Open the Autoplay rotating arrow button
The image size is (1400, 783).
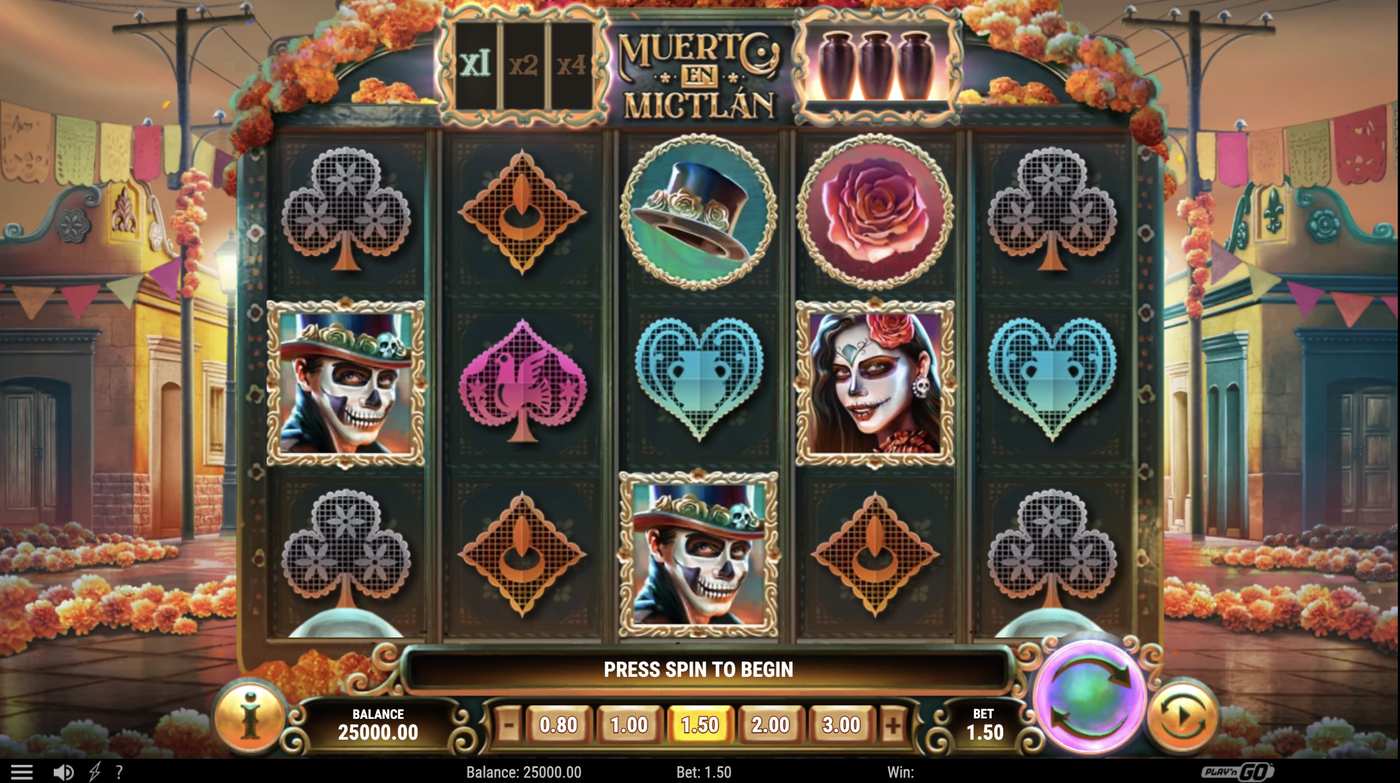coord(1183,715)
